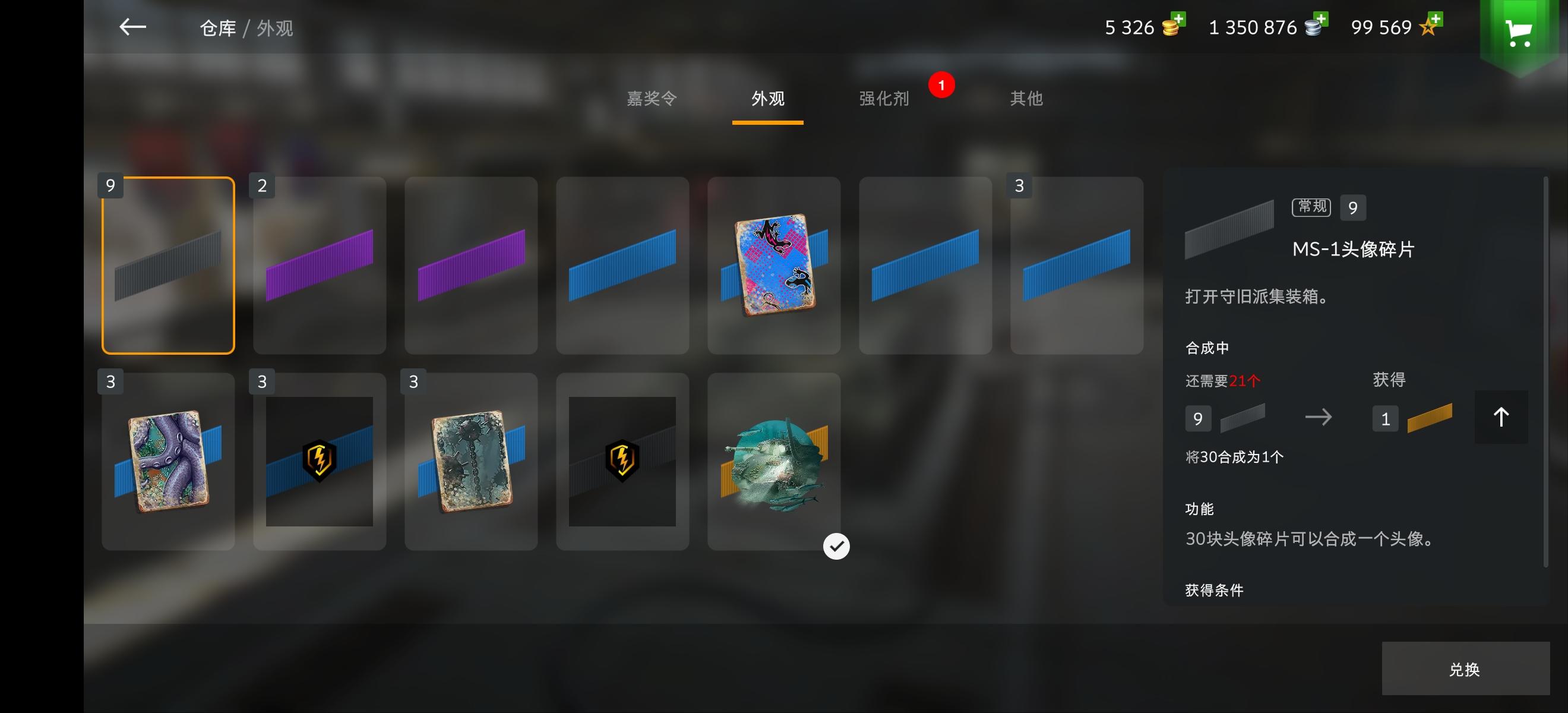Click the lightning badge on the black camouflage
Screen dimensions: 1568x713
622,462
